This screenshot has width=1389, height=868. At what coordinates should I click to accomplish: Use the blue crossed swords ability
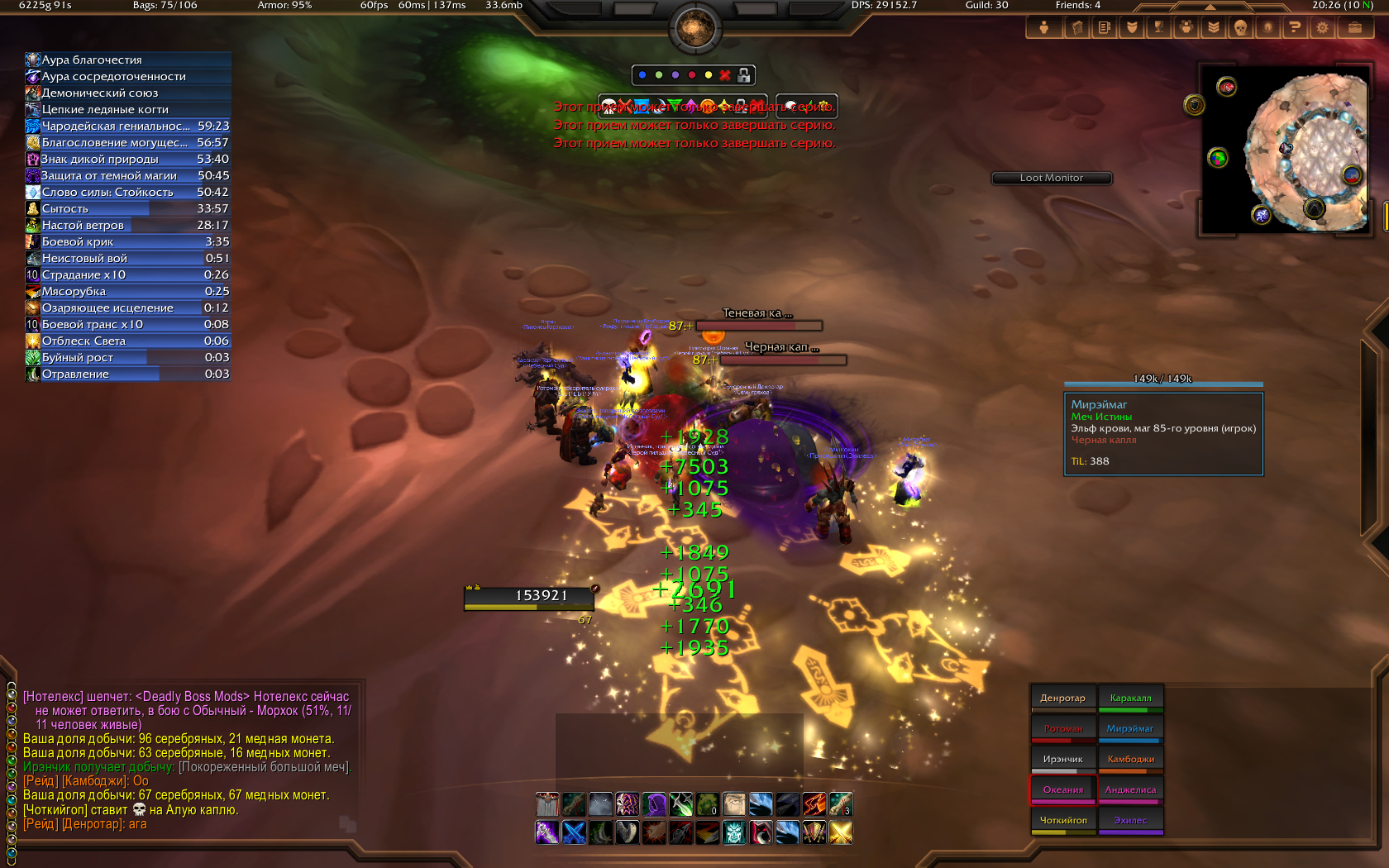point(574,832)
